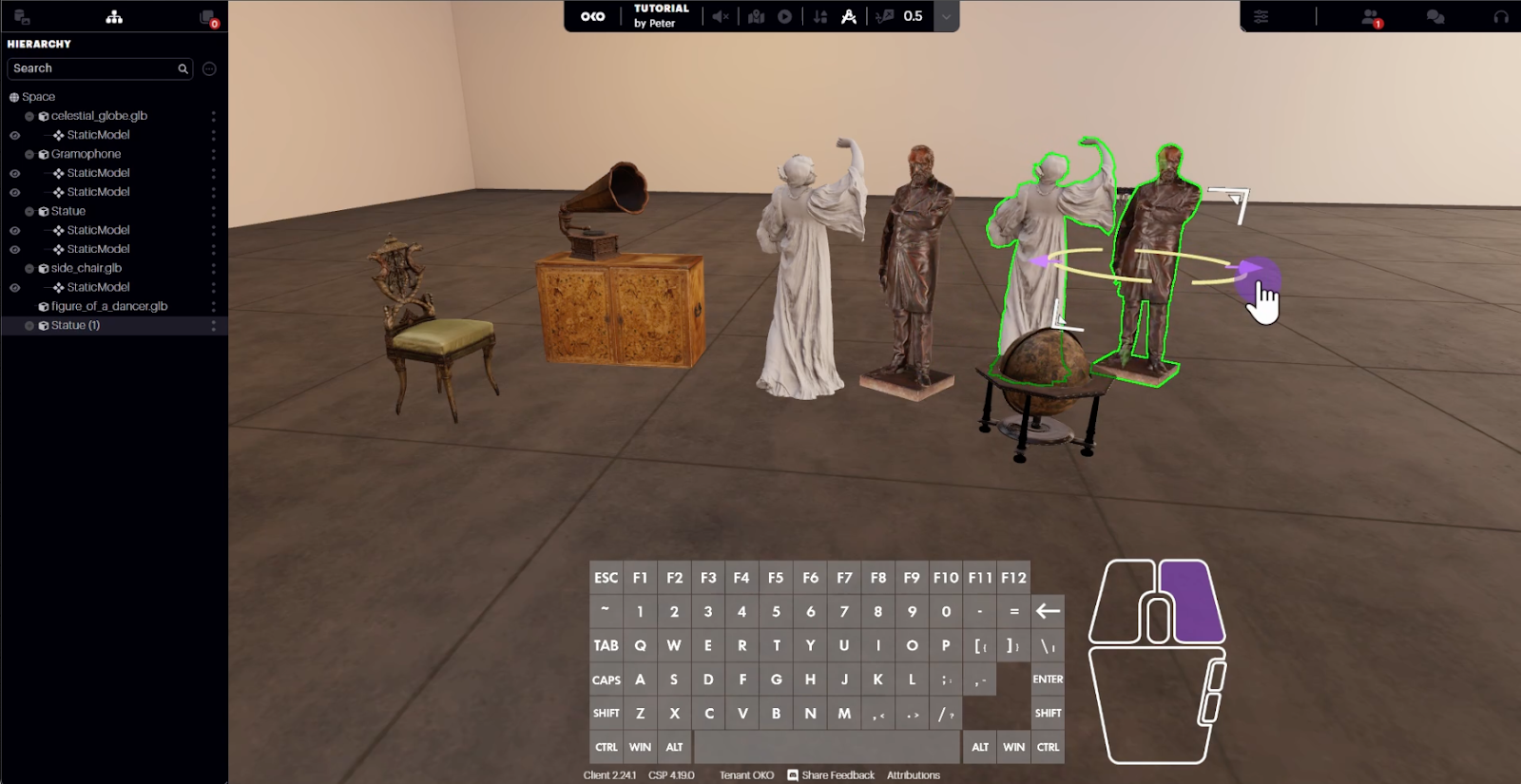Select the Gramophone hierarchy entry
This screenshot has height=784, width=1521.
[x=86, y=154]
